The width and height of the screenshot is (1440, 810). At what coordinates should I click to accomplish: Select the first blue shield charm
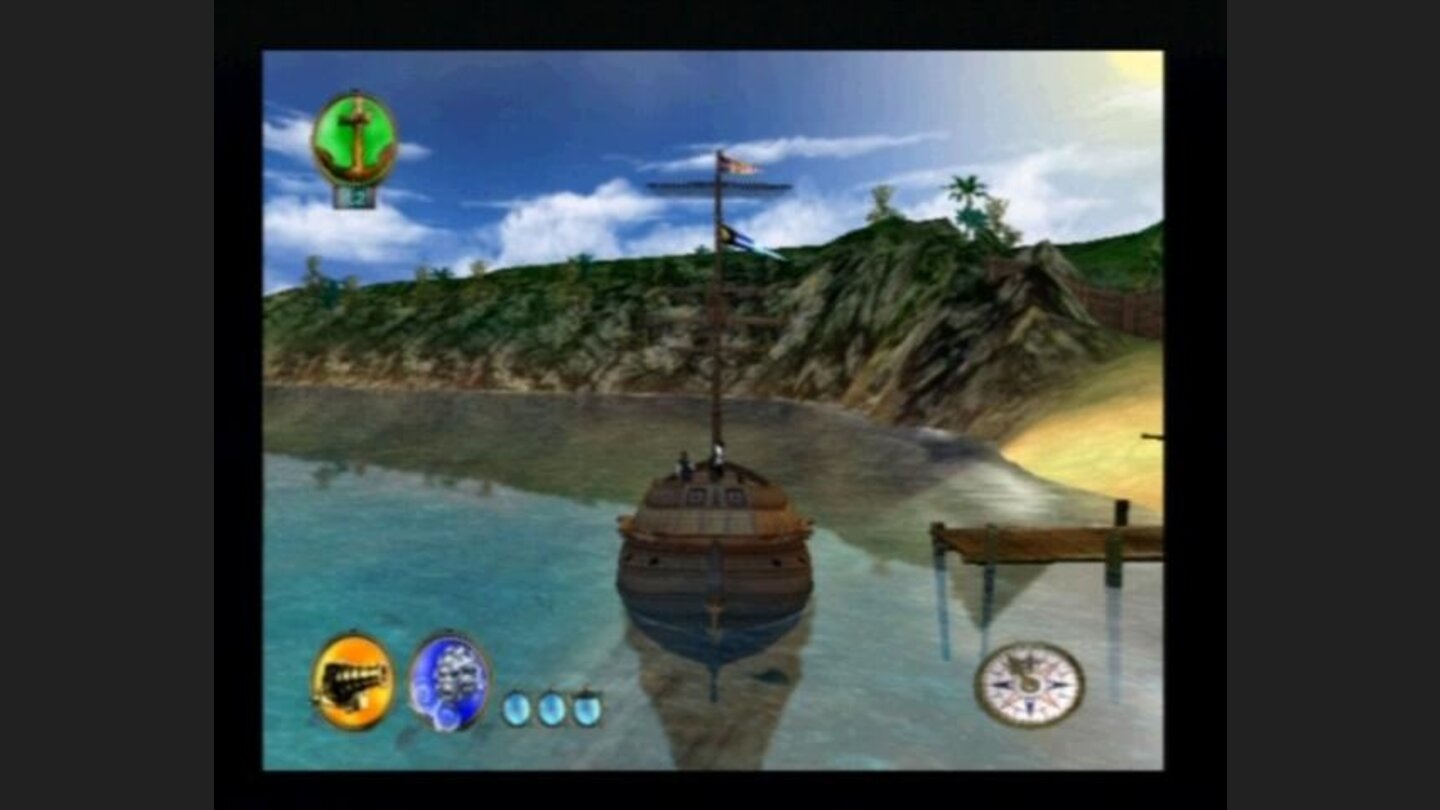pyautogui.click(x=517, y=707)
